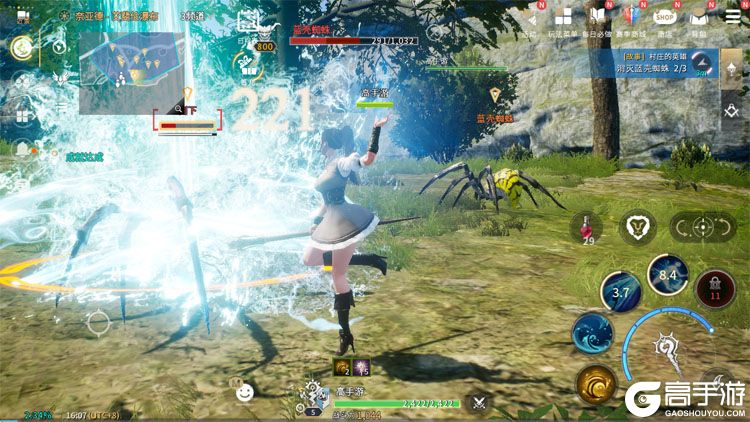The height and width of the screenshot is (422, 750).
Task: Open the SHOP store icon
Action: point(664,17)
